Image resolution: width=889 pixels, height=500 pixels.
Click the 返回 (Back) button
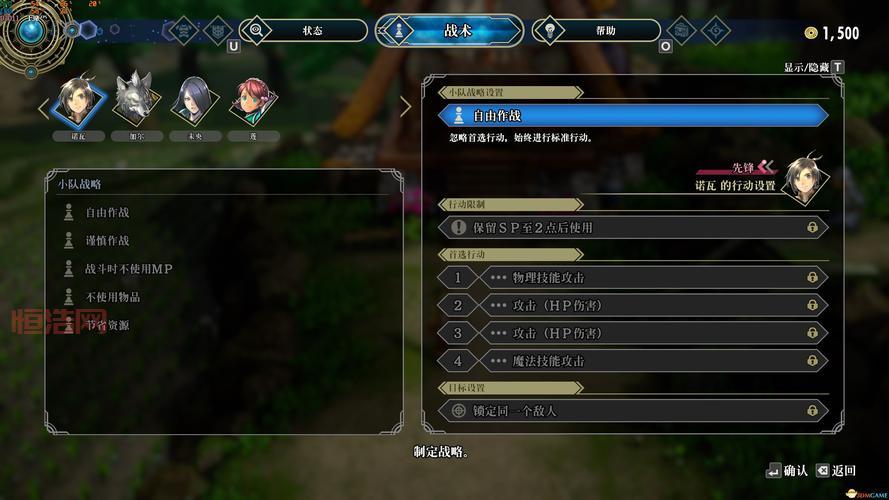coord(836,470)
